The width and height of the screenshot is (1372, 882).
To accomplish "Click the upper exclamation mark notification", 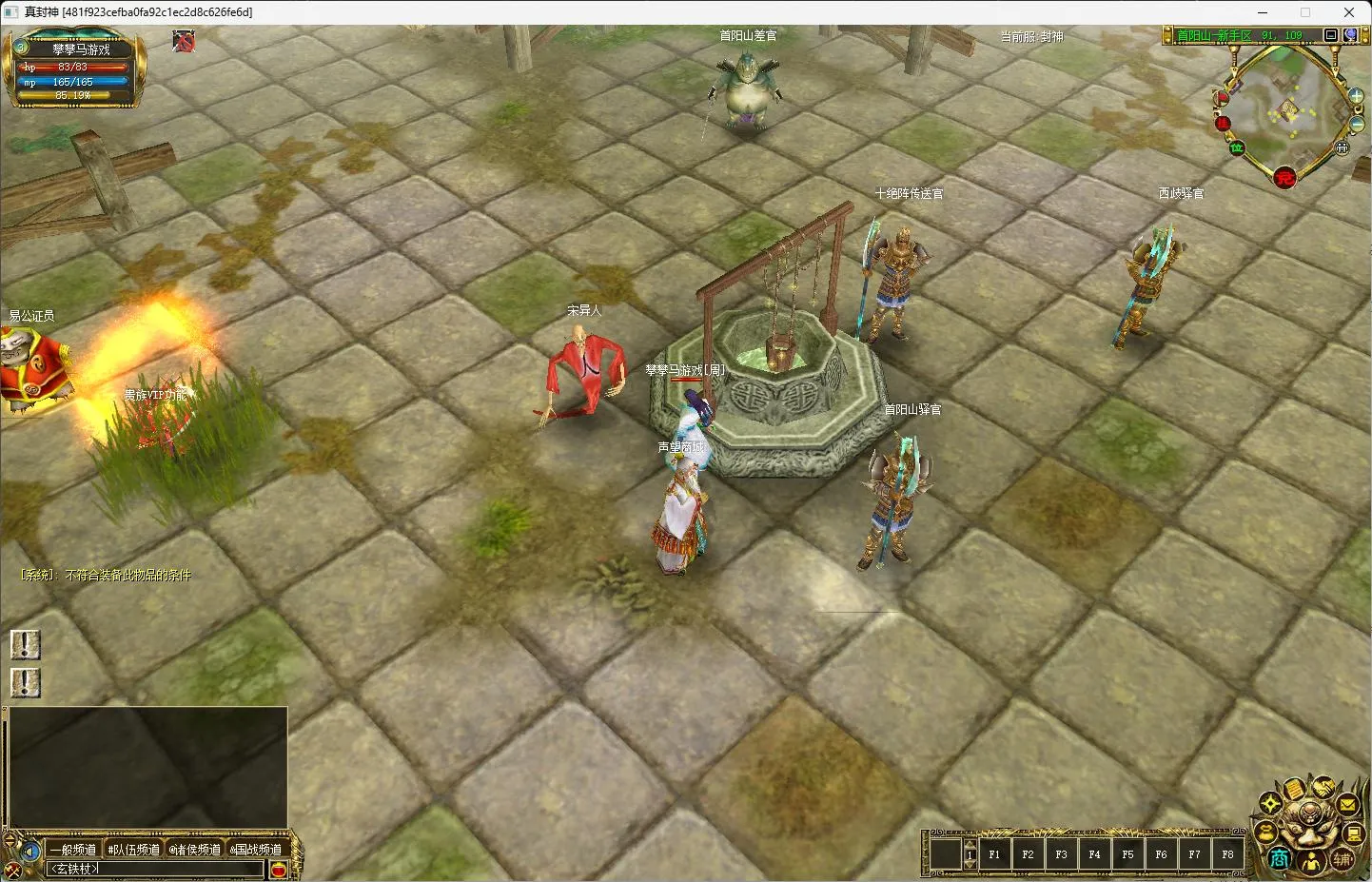I will [x=25, y=644].
